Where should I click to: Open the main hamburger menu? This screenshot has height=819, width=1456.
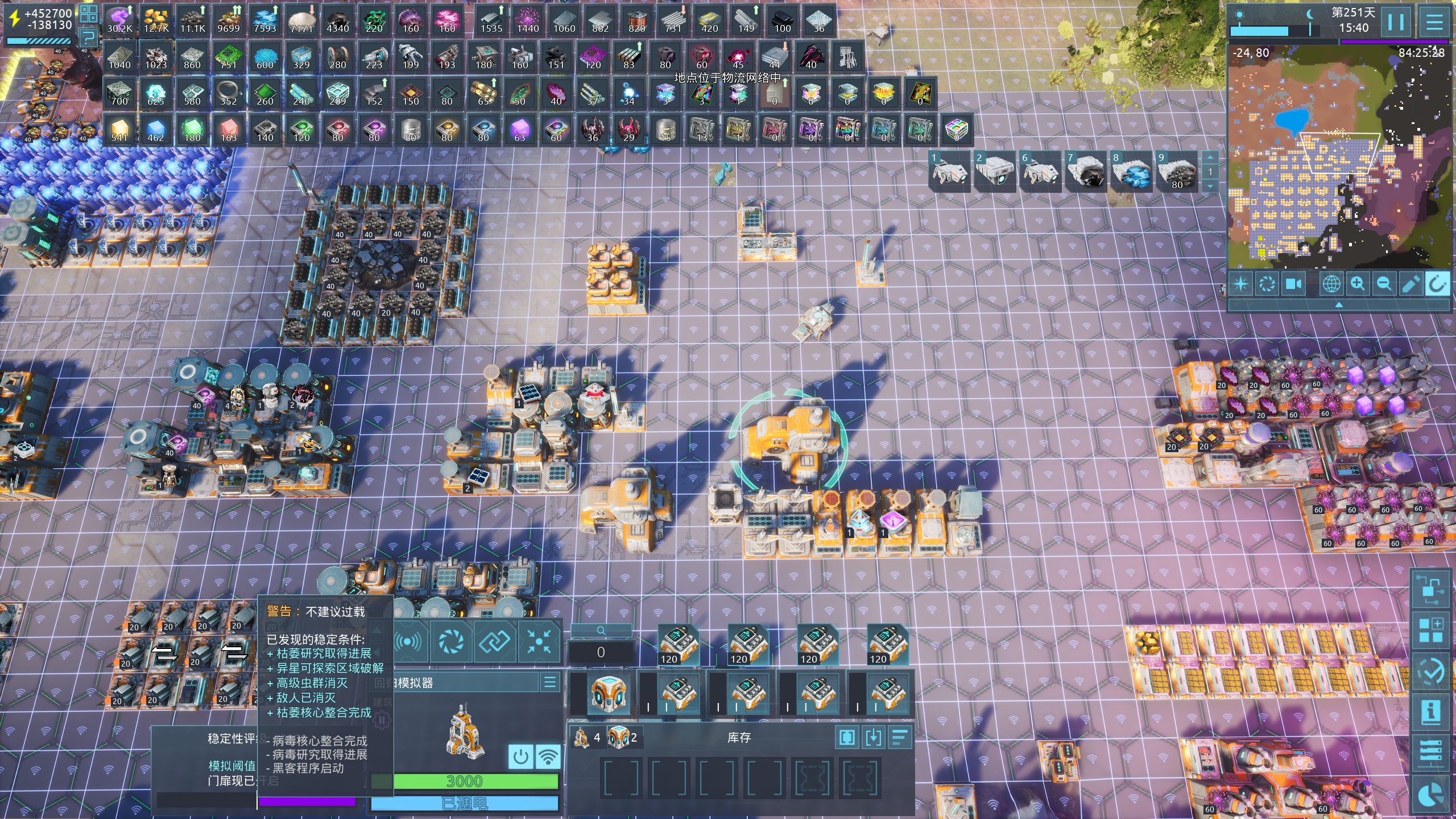[1434, 23]
